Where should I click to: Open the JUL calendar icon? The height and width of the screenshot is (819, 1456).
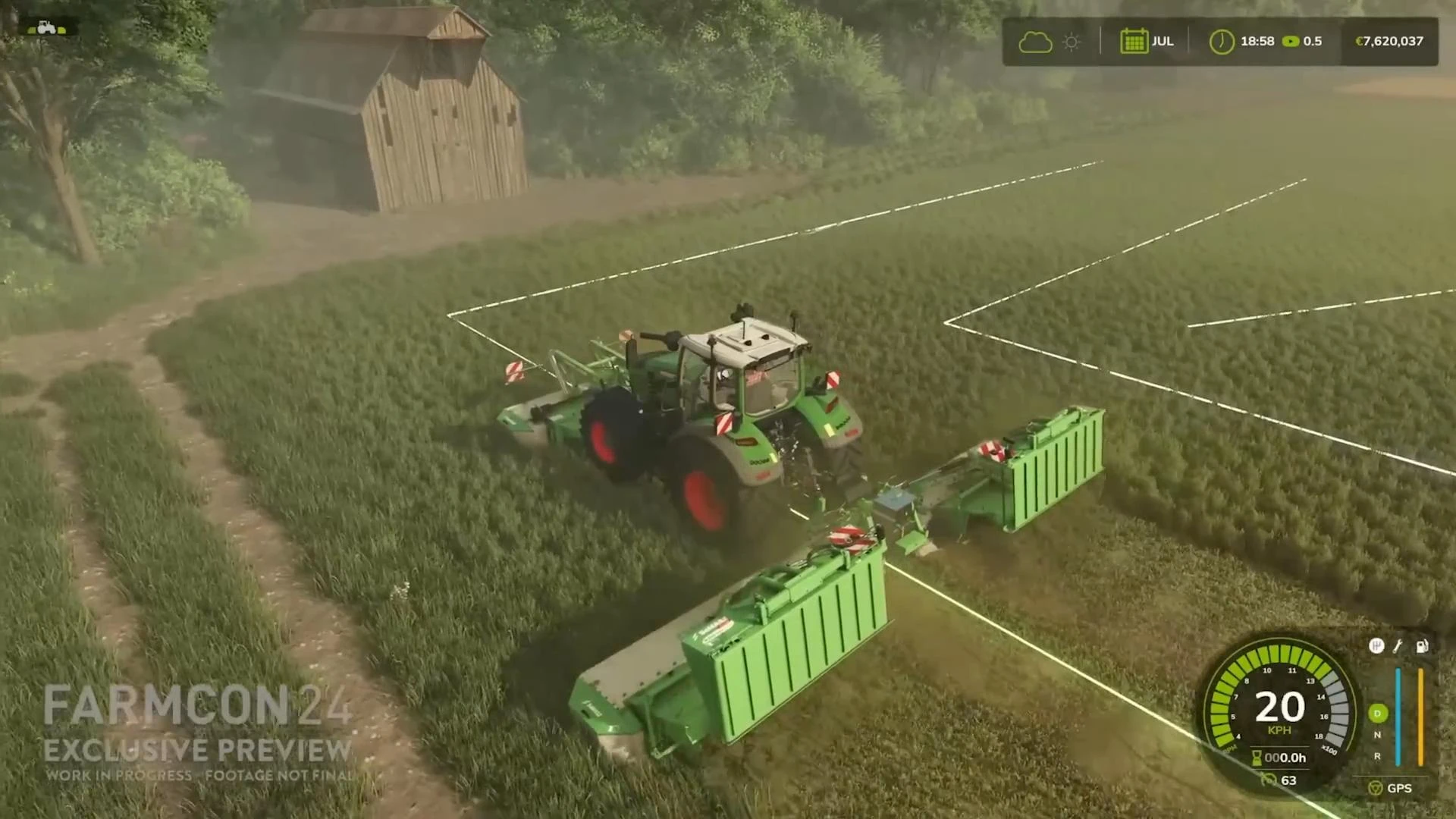(x=1134, y=40)
